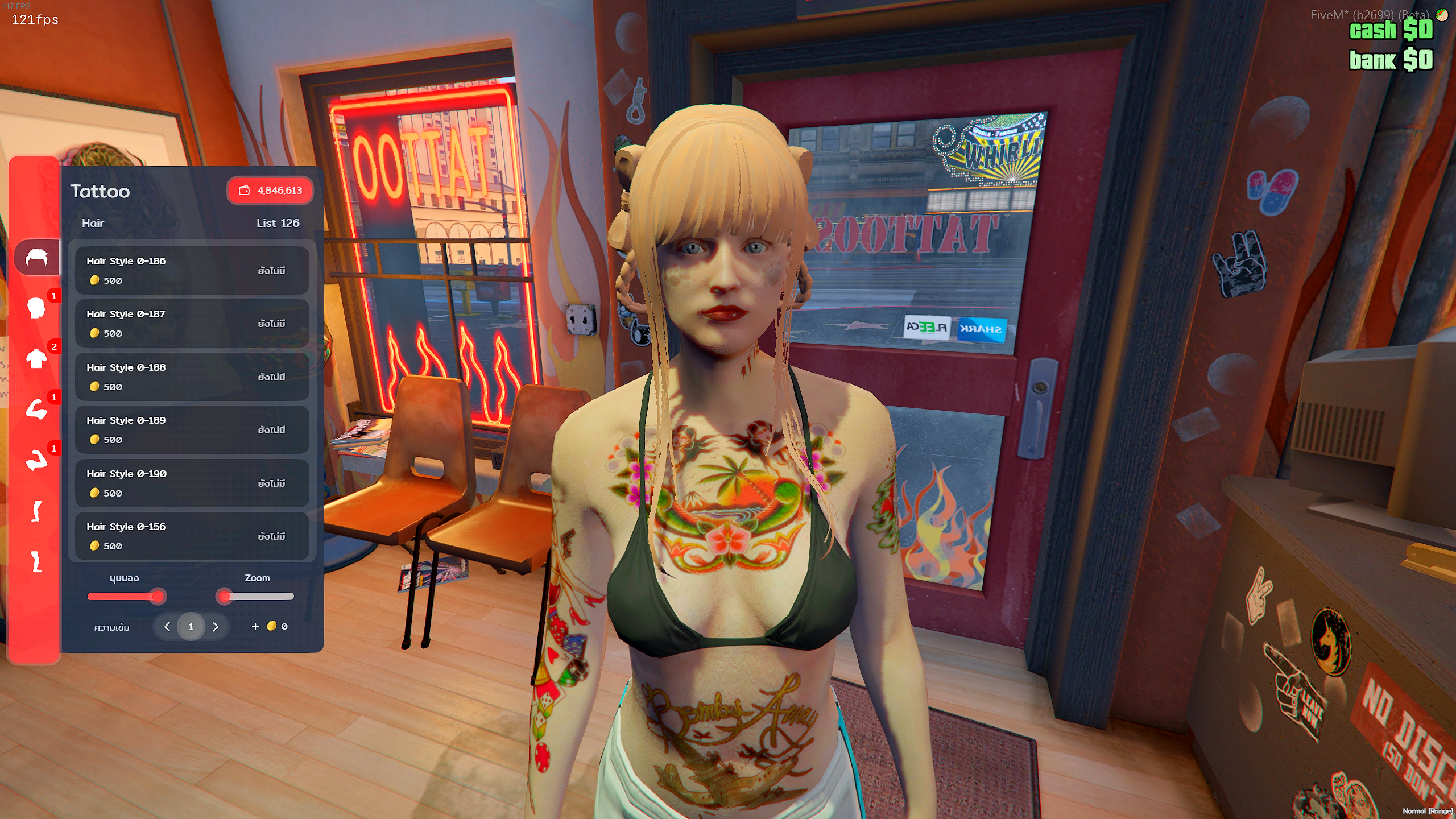
Task: Click the next arrow on opacity stepper
Action: pyautogui.click(x=215, y=627)
